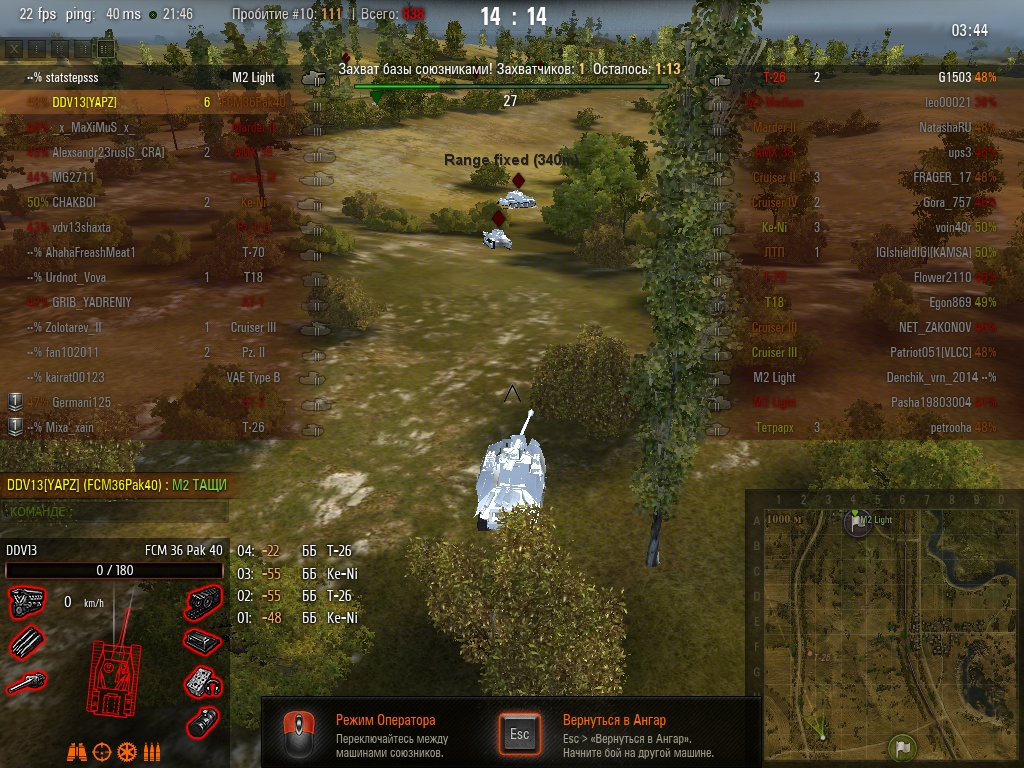Click the orange three-shells icon
This screenshot has width=1024, height=768.
click(152, 751)
